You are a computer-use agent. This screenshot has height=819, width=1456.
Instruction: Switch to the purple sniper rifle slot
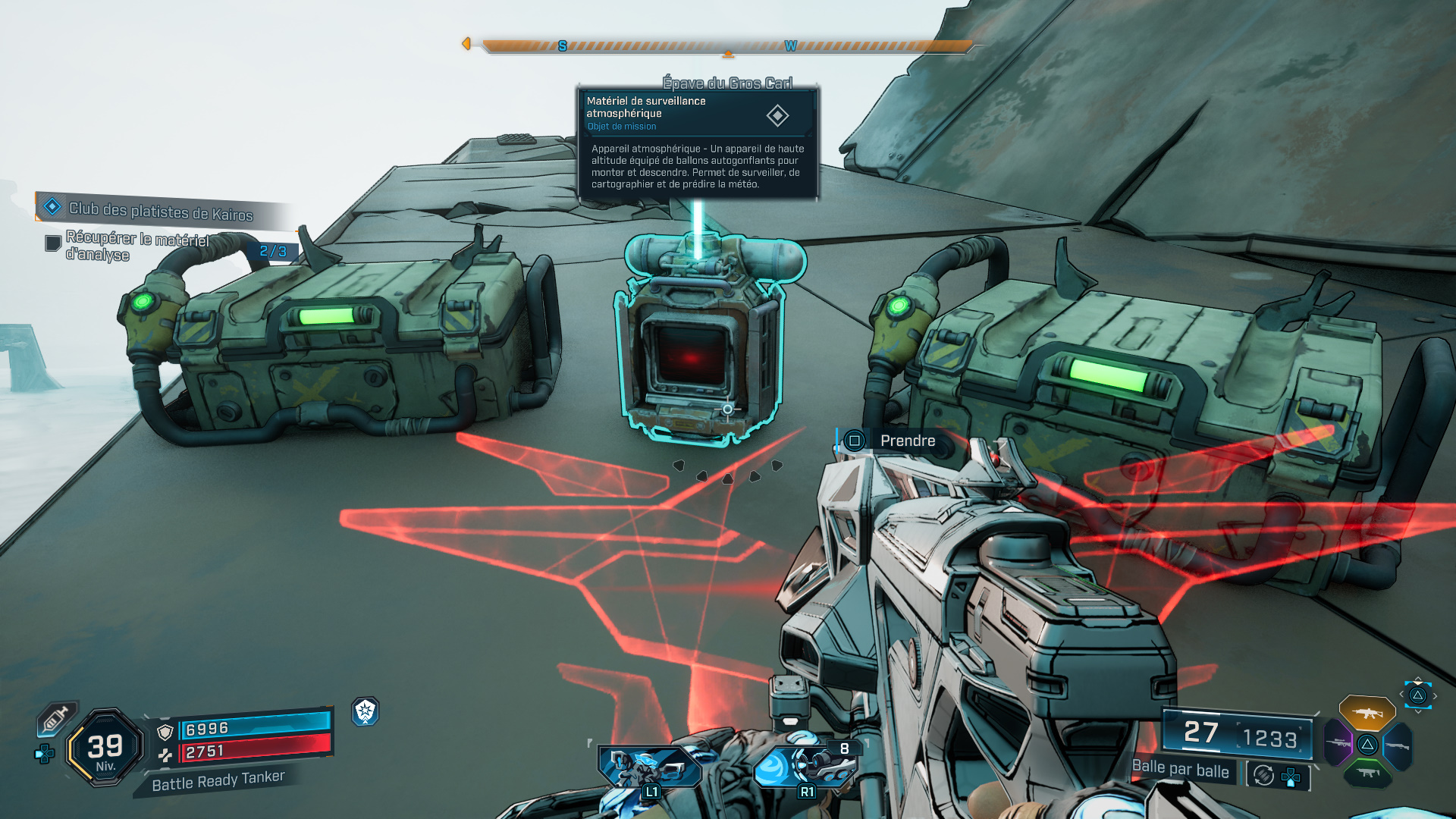click(x=1338, y=743)
